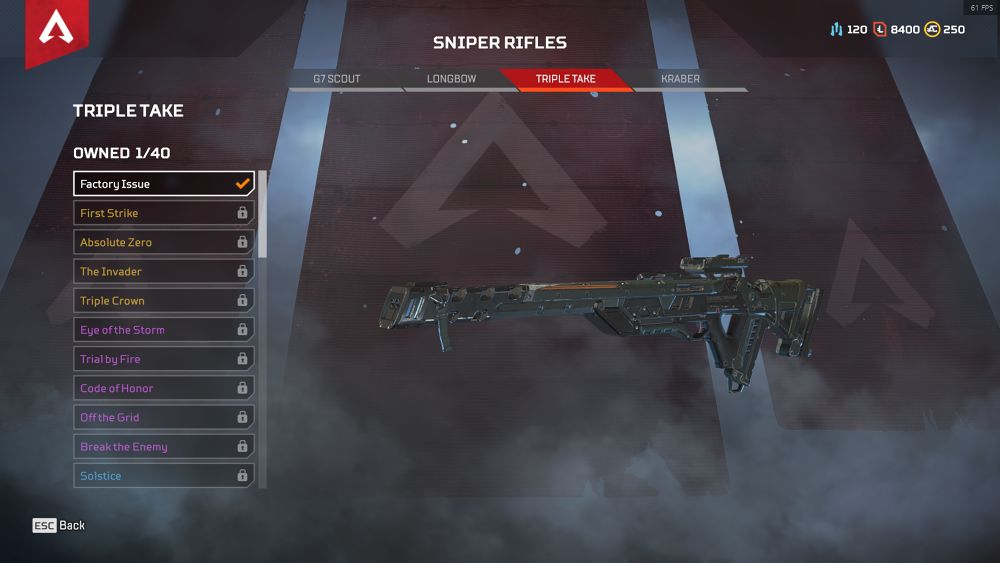
Task: Show the Kraber sniper tab
Action: coord(681,79)
